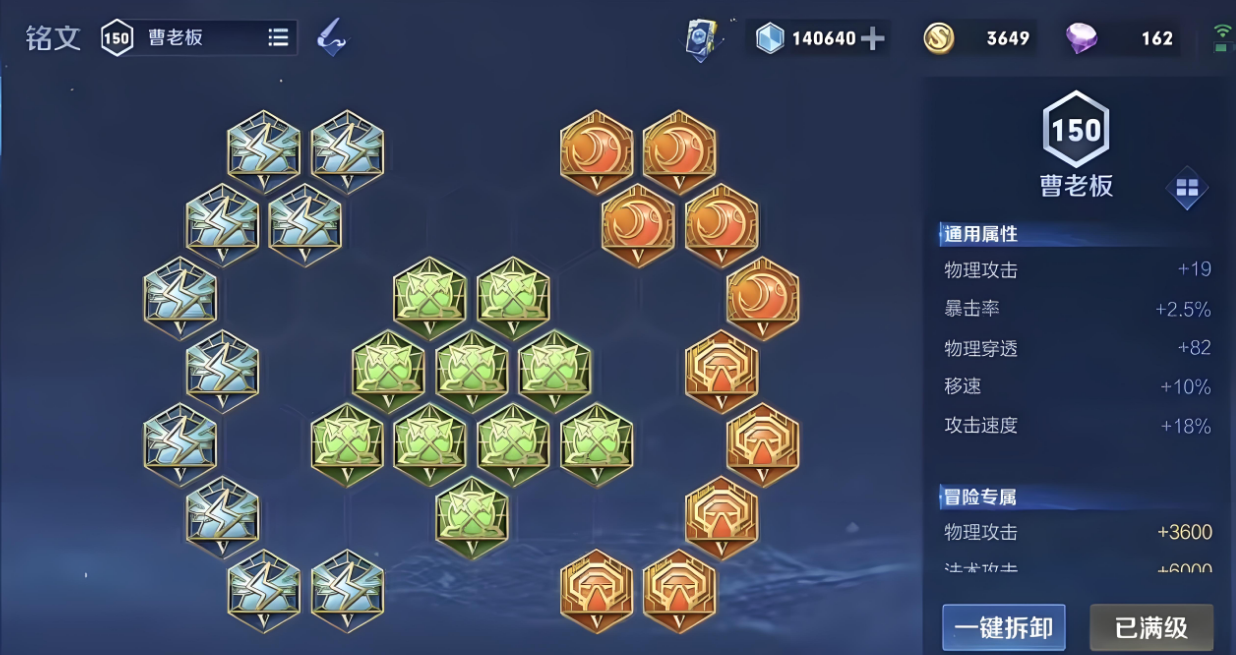
Task: Click the brush icon beside rune page name
Action: (331, 38)
